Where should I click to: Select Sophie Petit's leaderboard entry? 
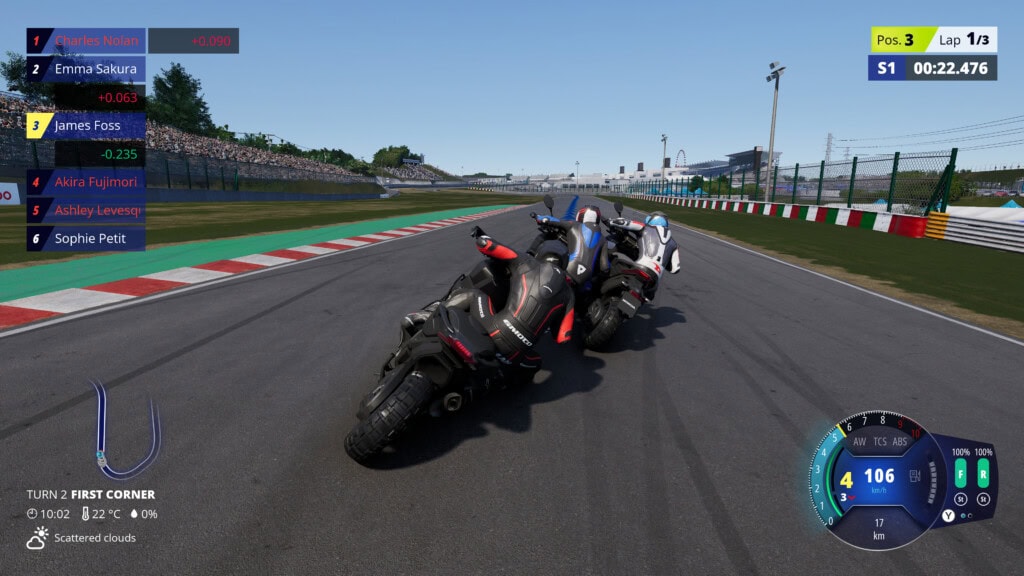click(x=86, y=239)
